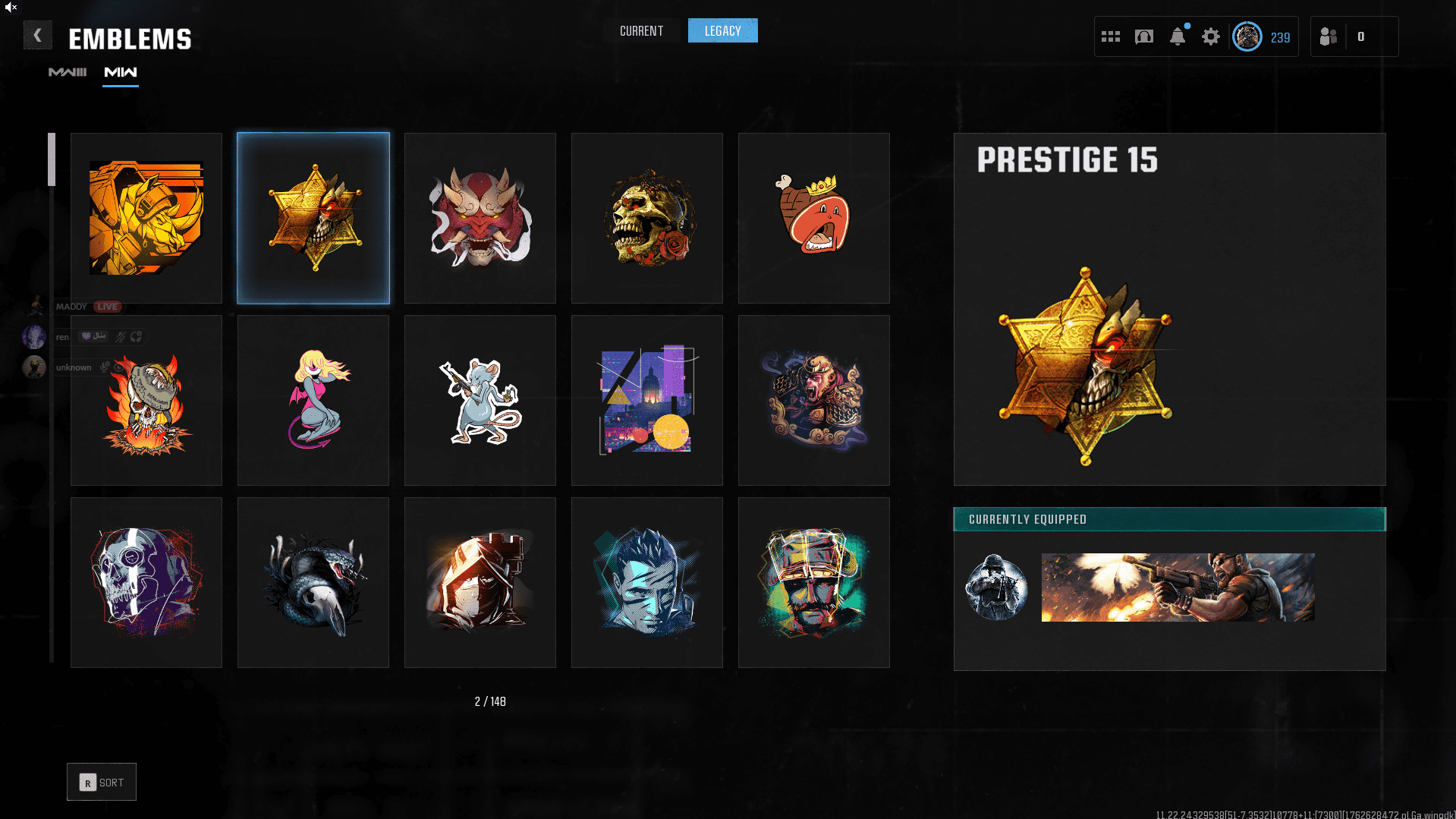The height and width of the screenshot is (819, 1456).
Task: Go back using the arrow button
Action: (37, 36)
